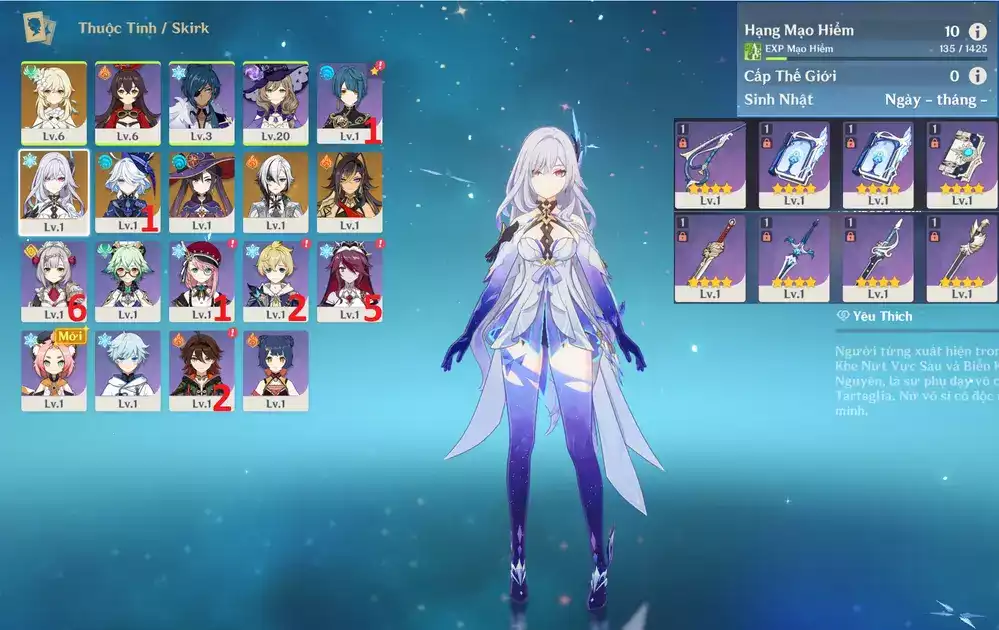Choose the Xiangling character tile

275,370
